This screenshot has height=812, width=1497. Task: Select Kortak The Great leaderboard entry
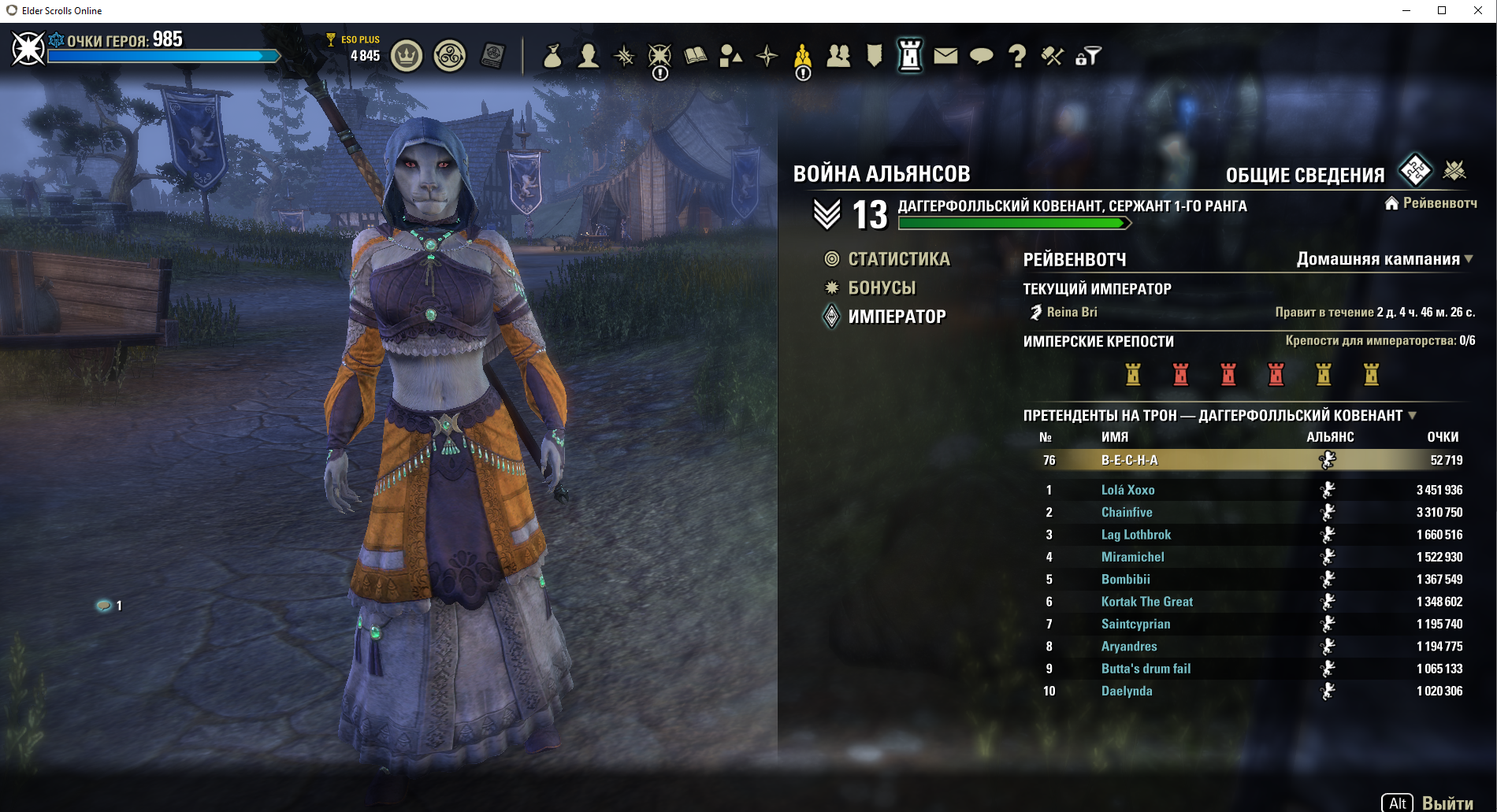coord(1146,602)
